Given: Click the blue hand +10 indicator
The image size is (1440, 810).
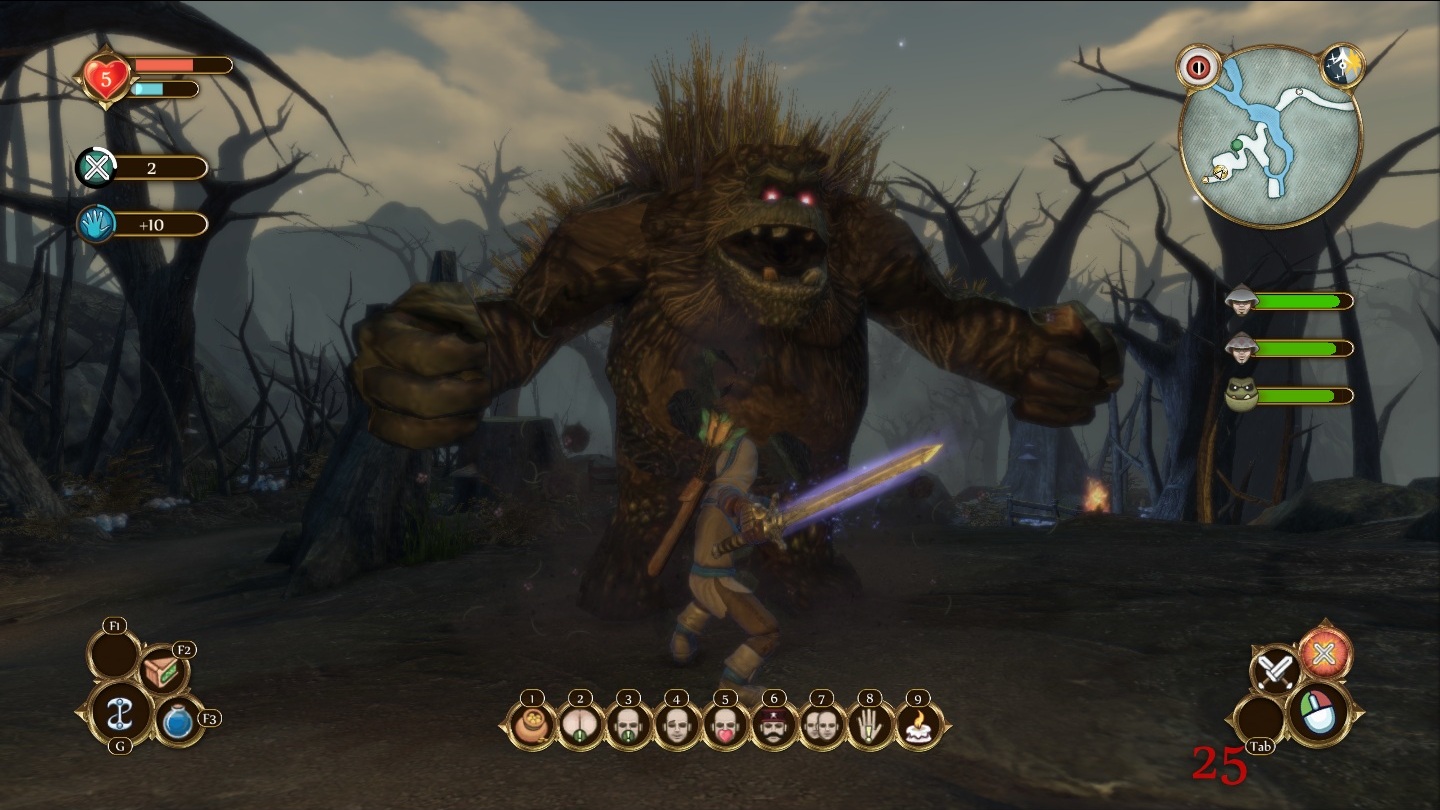Looking at the screenshot, I should 97,224.
